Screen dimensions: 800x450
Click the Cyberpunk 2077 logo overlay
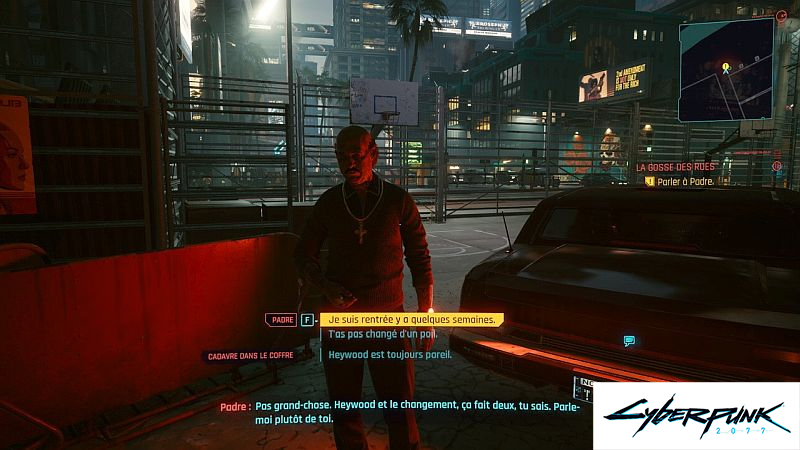point(696,416)
